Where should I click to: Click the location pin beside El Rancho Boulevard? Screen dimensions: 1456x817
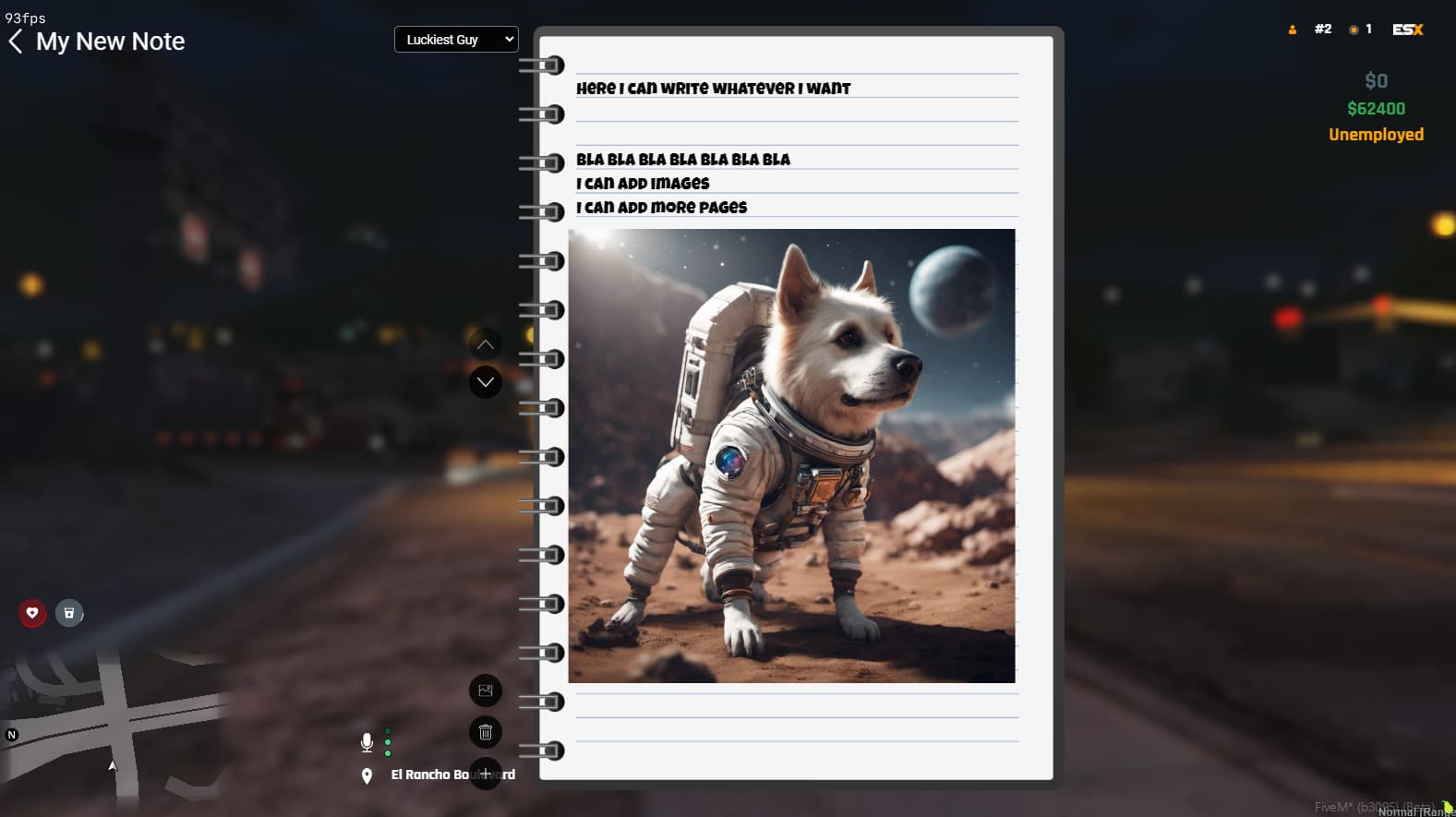(x=367, y=775)
